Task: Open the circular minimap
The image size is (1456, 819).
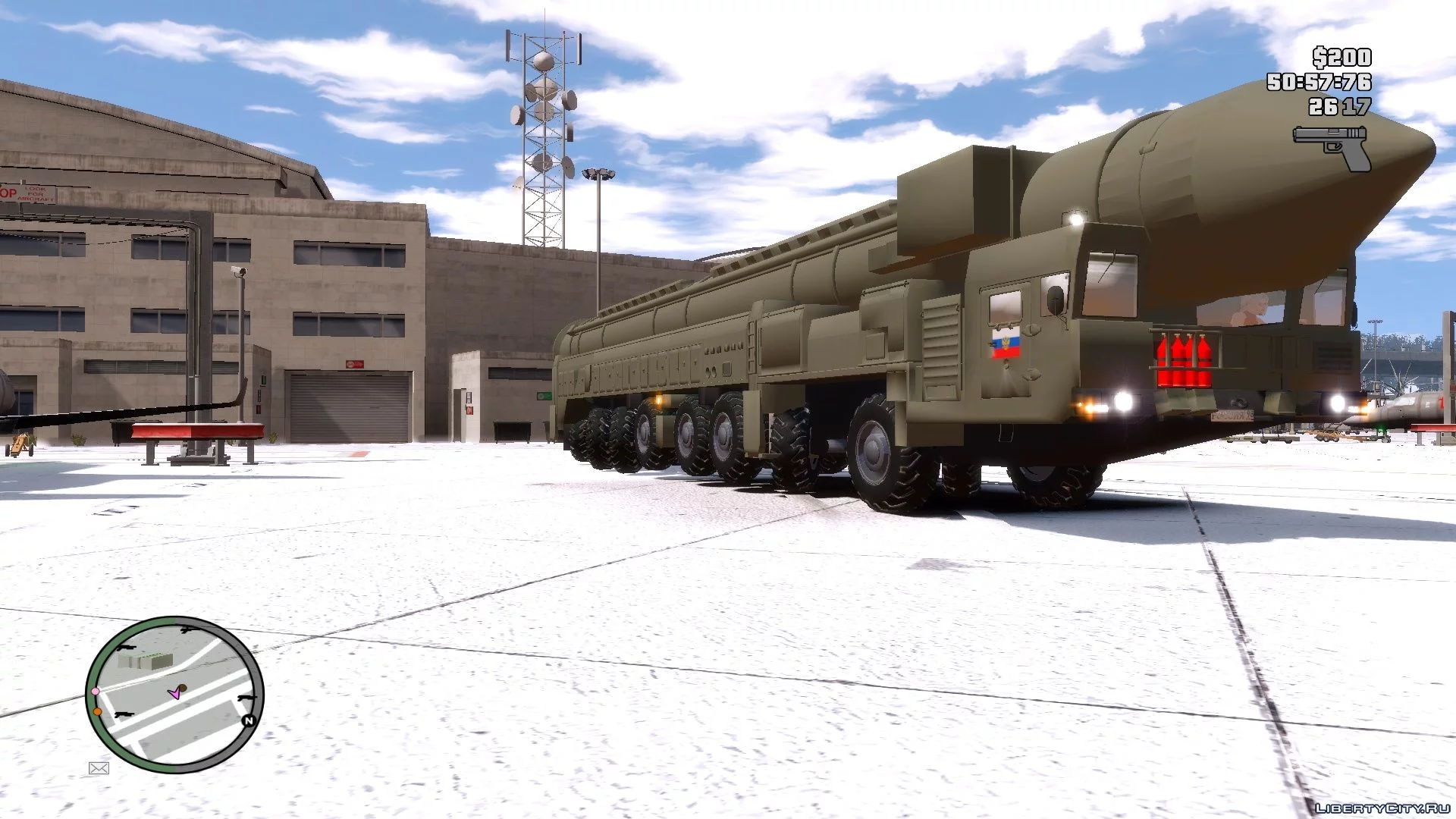Action: (x=174, y=694)
